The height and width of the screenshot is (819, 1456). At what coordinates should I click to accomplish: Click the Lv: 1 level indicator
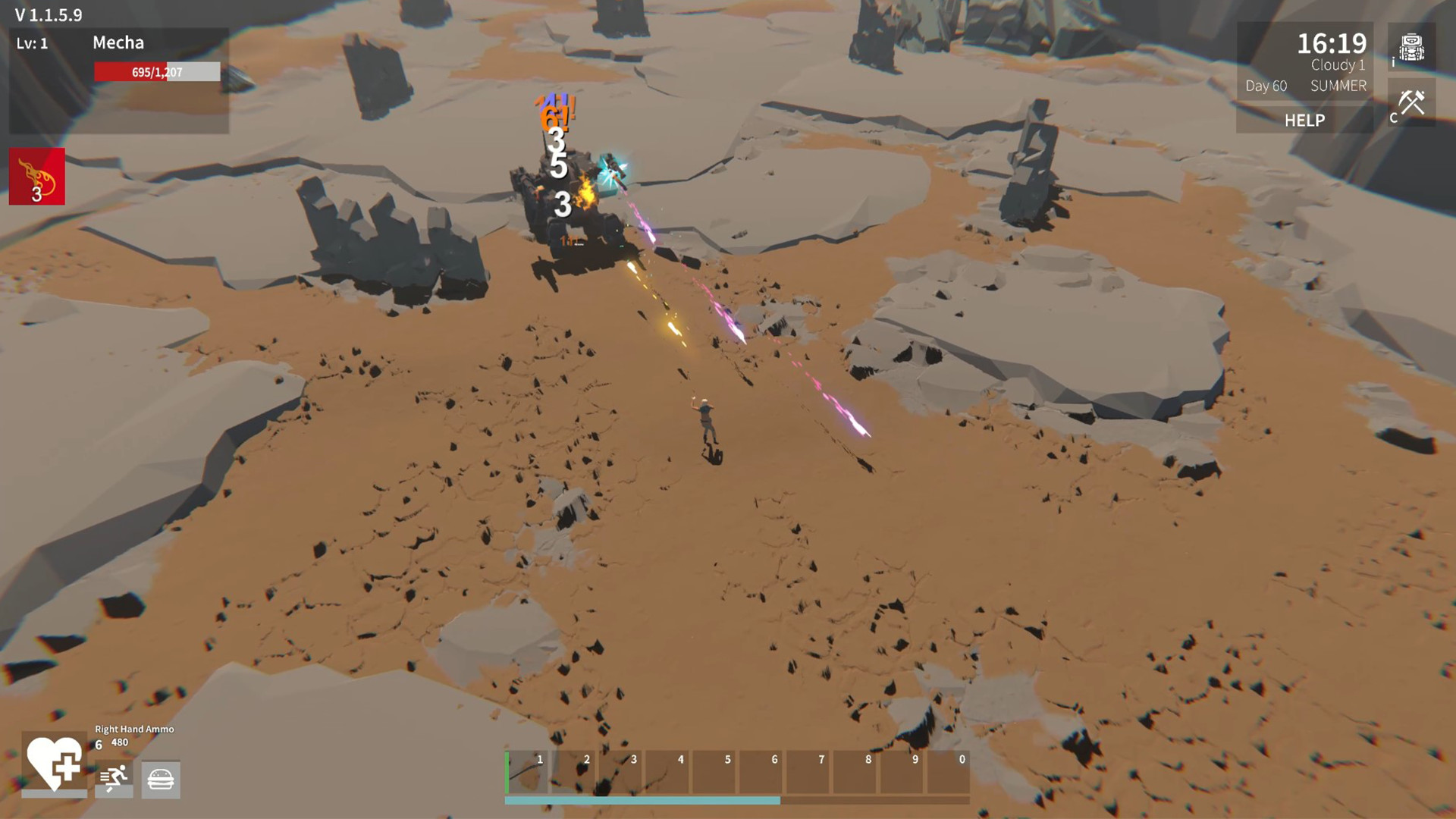coord(33,43)
